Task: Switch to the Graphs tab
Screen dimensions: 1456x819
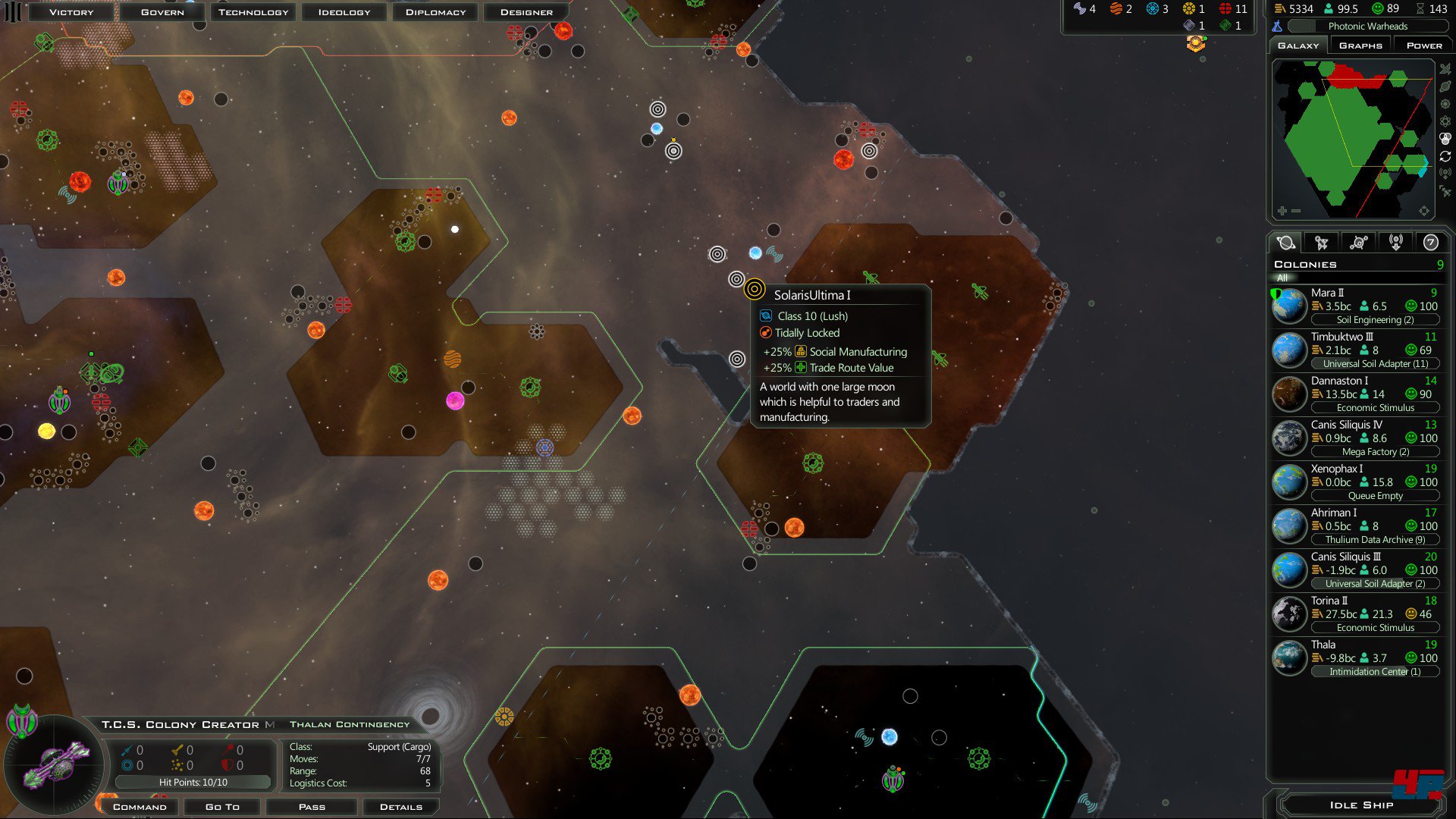Action: coord(1360,45)
